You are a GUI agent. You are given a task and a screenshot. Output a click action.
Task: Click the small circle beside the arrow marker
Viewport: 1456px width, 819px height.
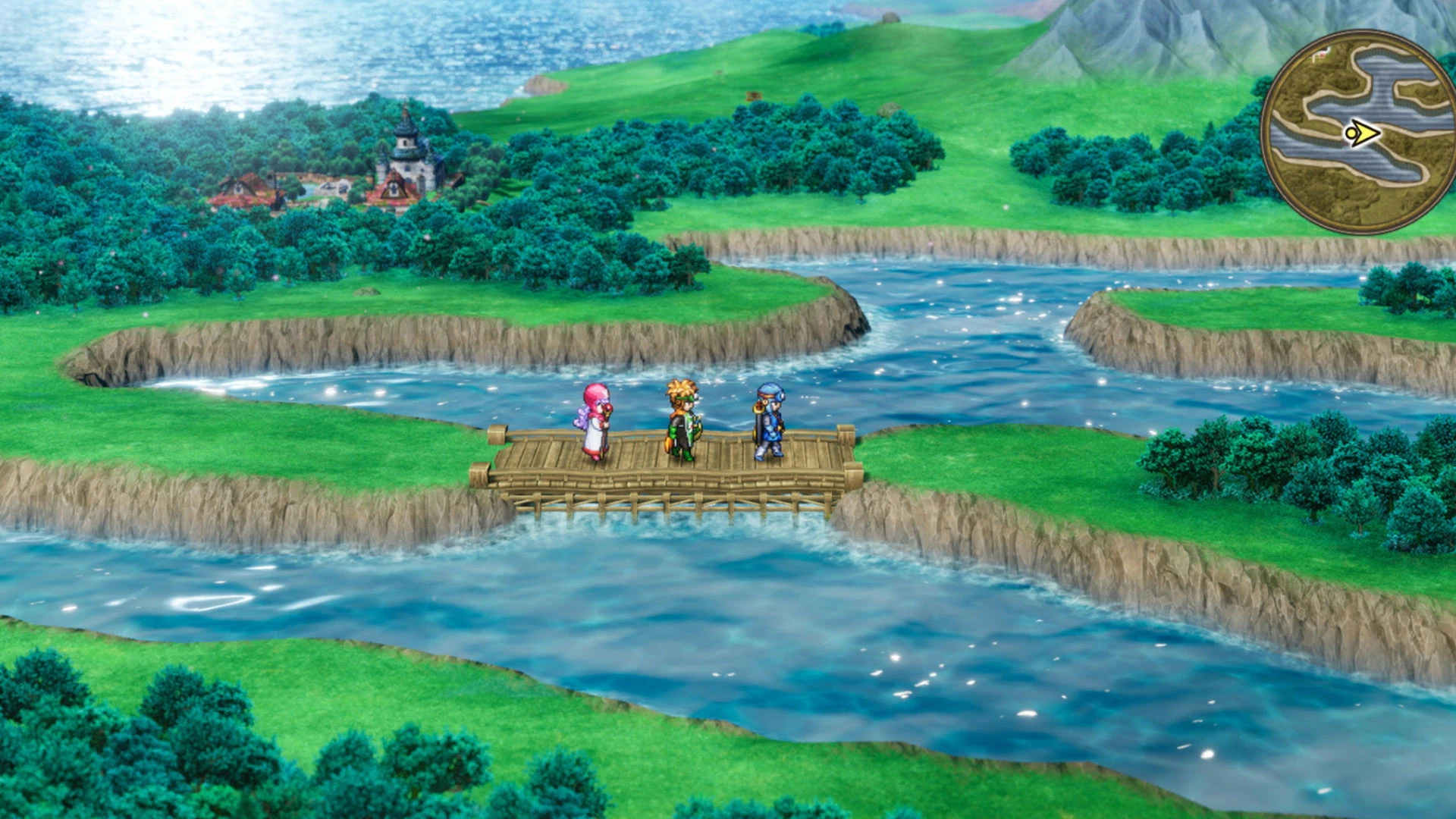[x=1352, y=132]
